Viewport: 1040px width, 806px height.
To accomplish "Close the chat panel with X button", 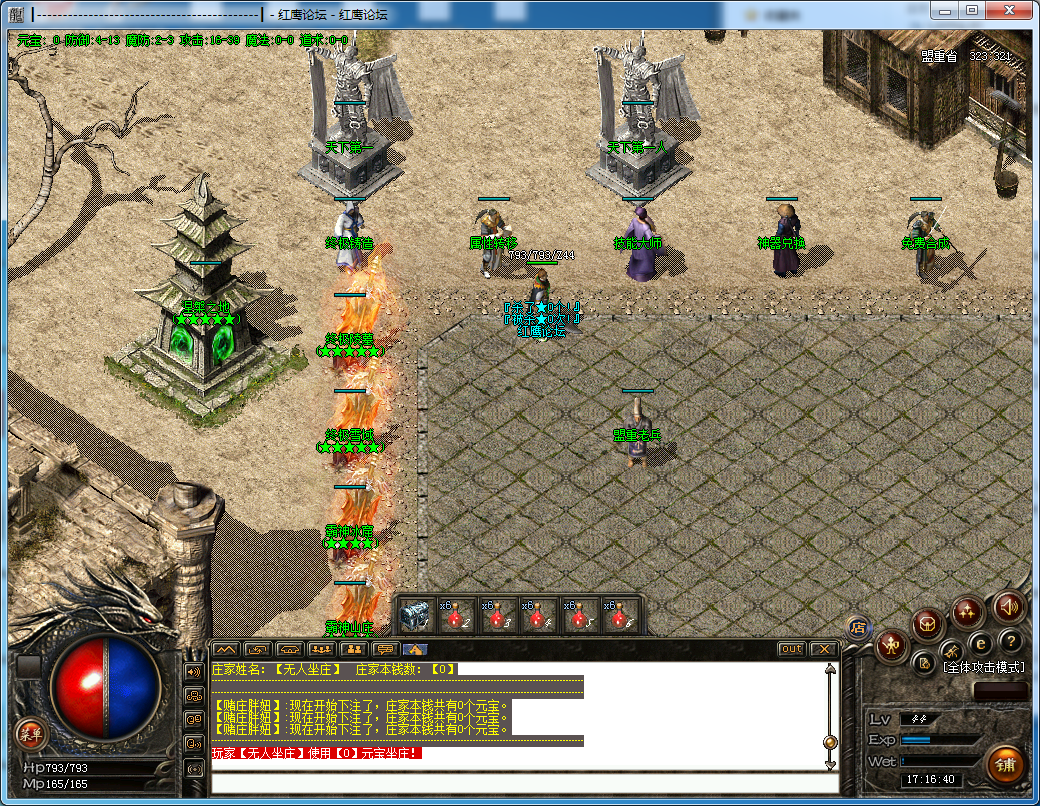I will pos(823,649).
